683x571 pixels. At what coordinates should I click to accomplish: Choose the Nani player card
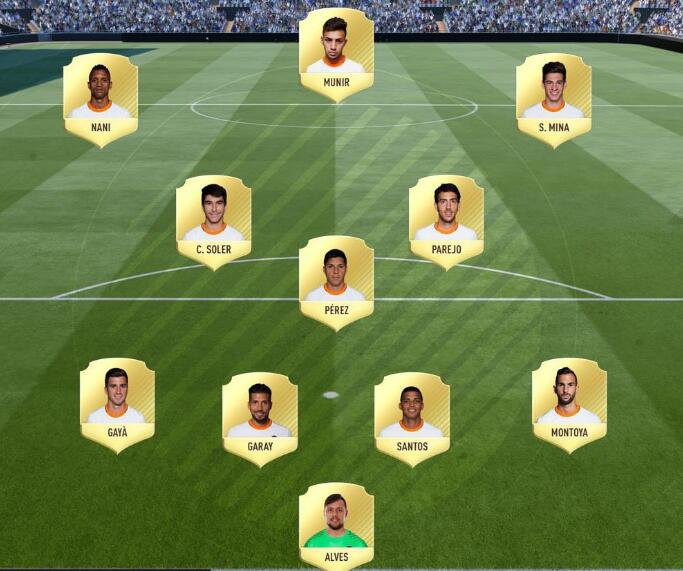coord(100,99)
